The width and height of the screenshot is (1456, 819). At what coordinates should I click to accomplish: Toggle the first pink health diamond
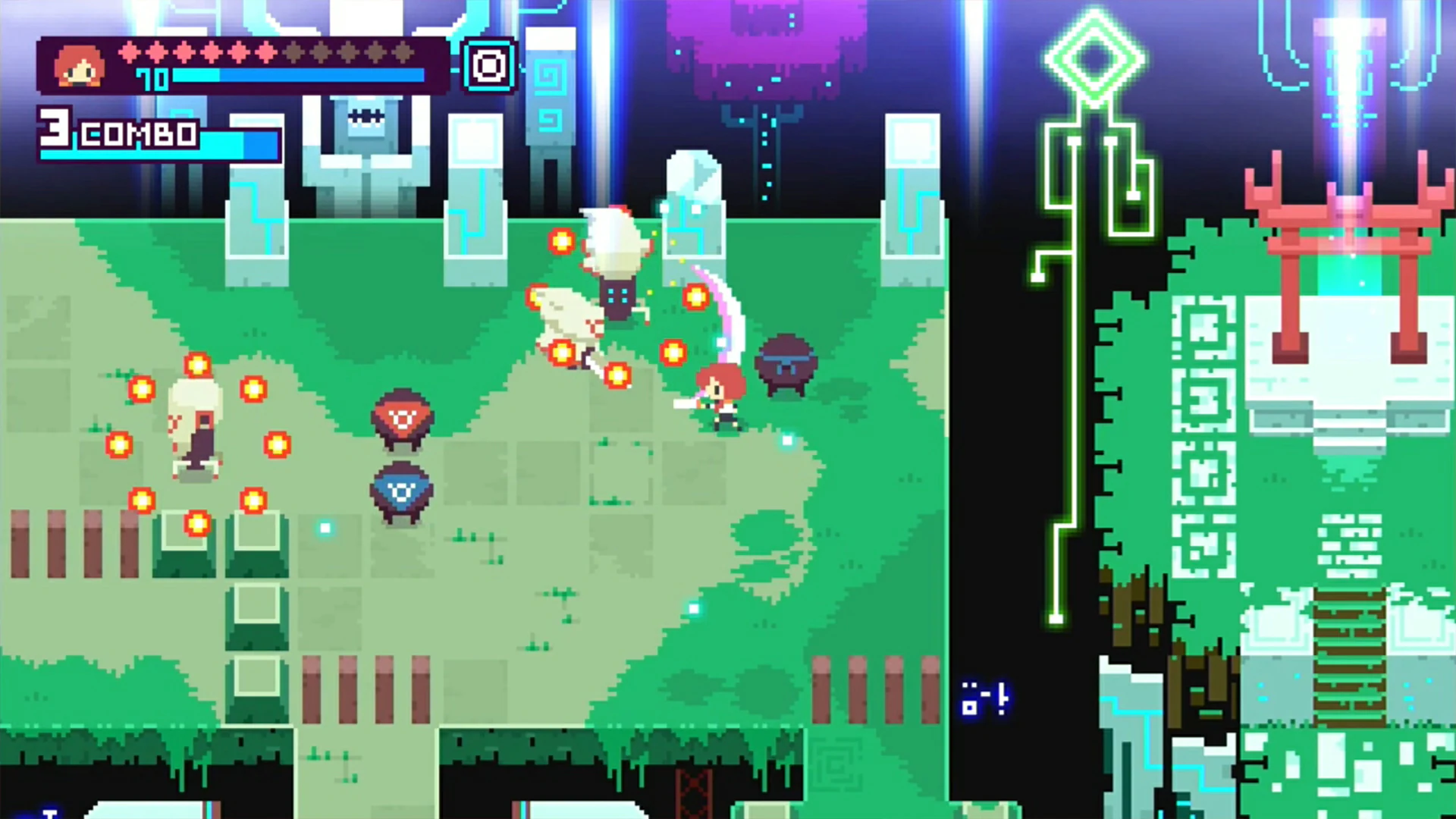pos(130,54)
